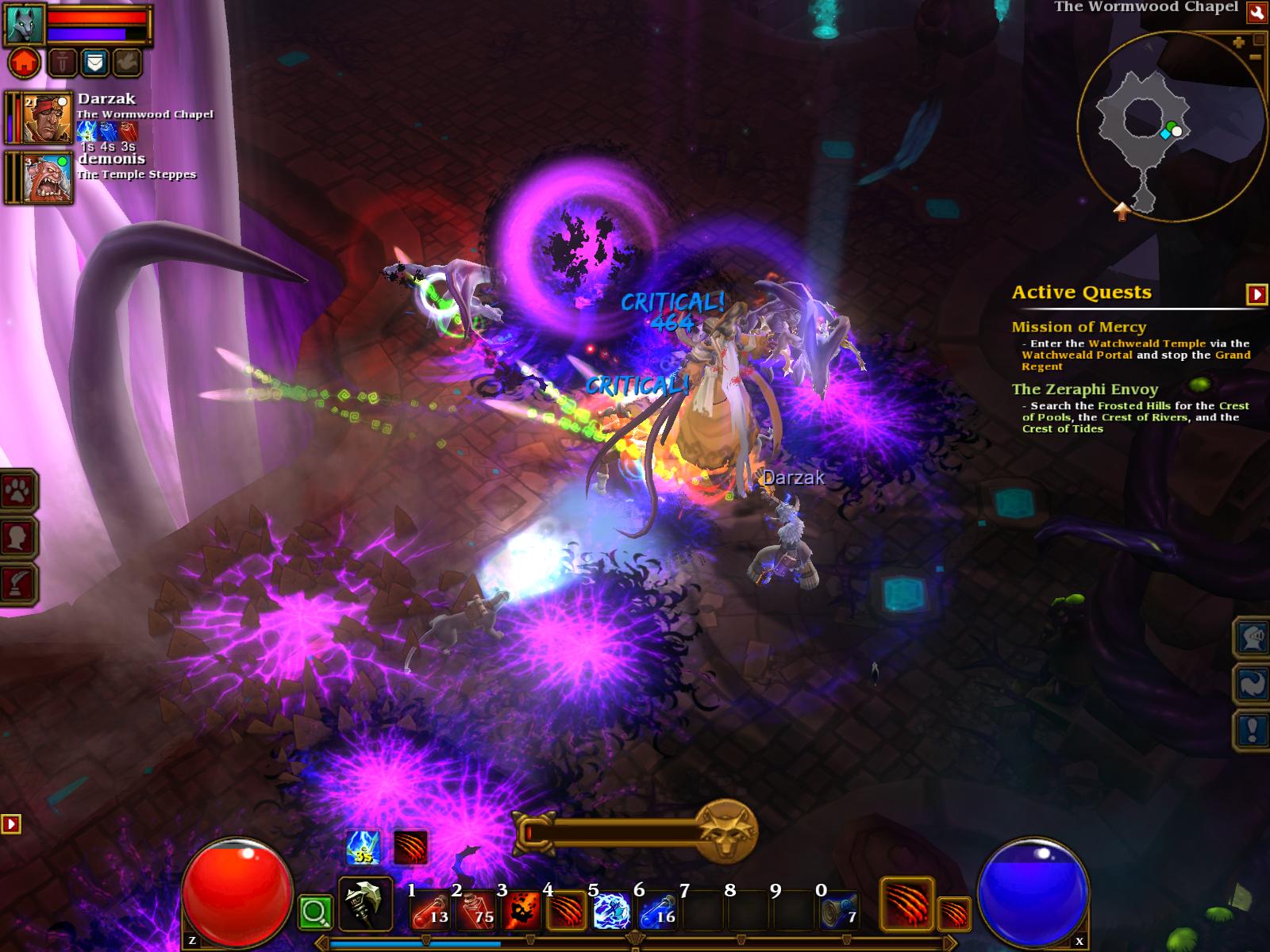
Task: Select the blue shield pet stance
Action: 94,62
